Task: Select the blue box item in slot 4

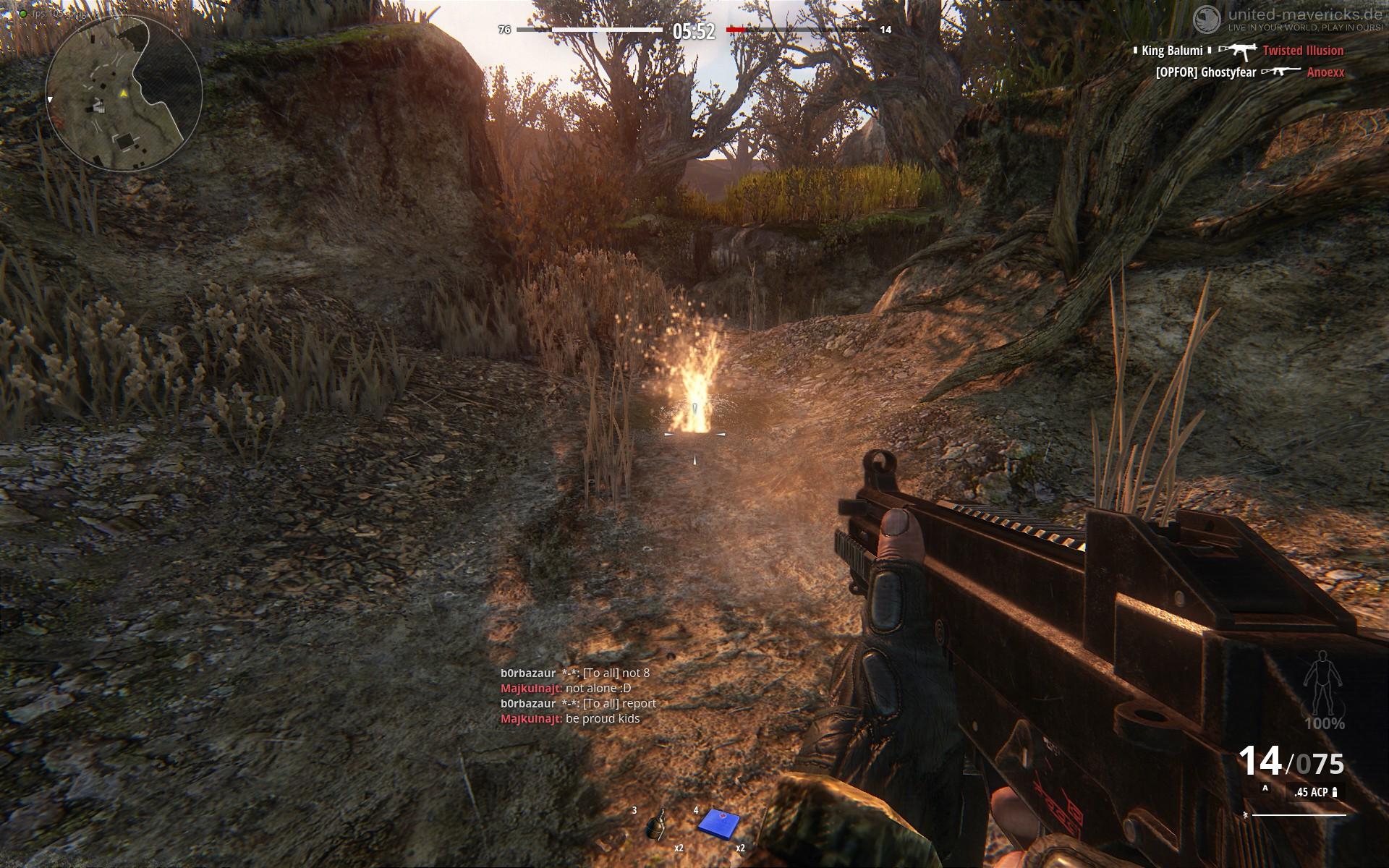Action: click(718, 823)
